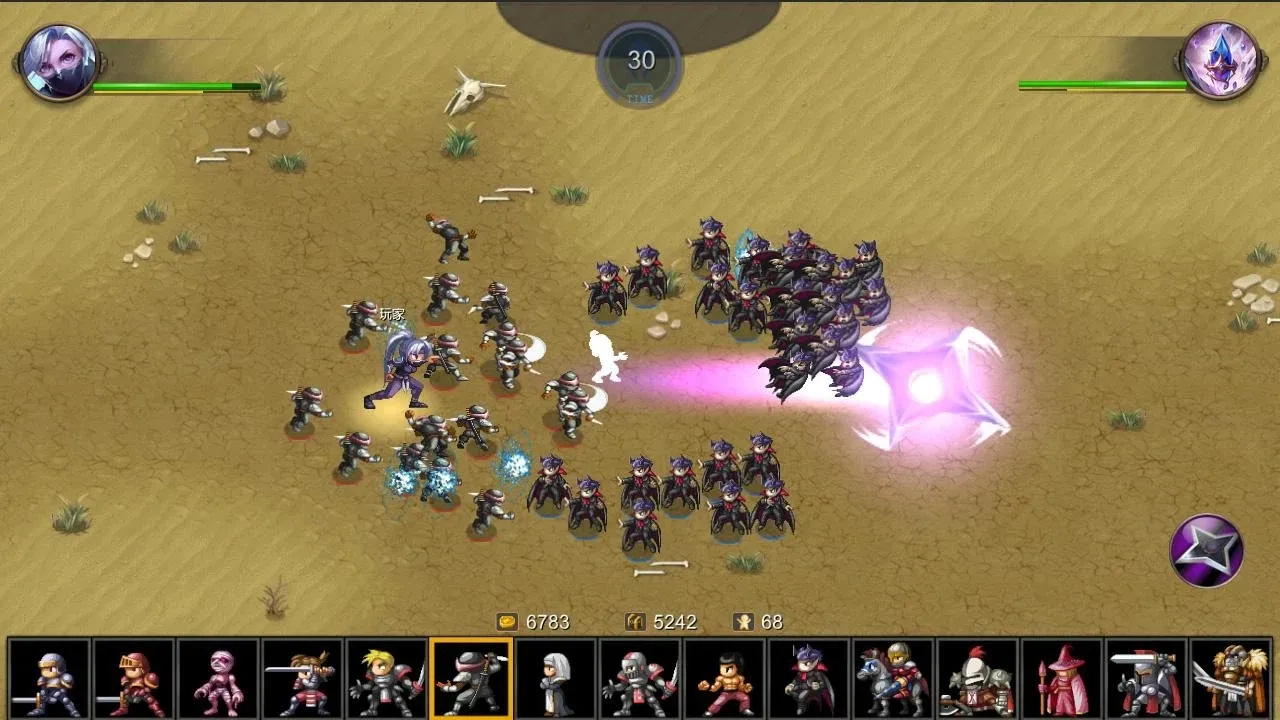Image resolution: width=1280 pixels, height=720 pixels.
Task: Choose the red armored knight unit
Action: click(134, 679)
